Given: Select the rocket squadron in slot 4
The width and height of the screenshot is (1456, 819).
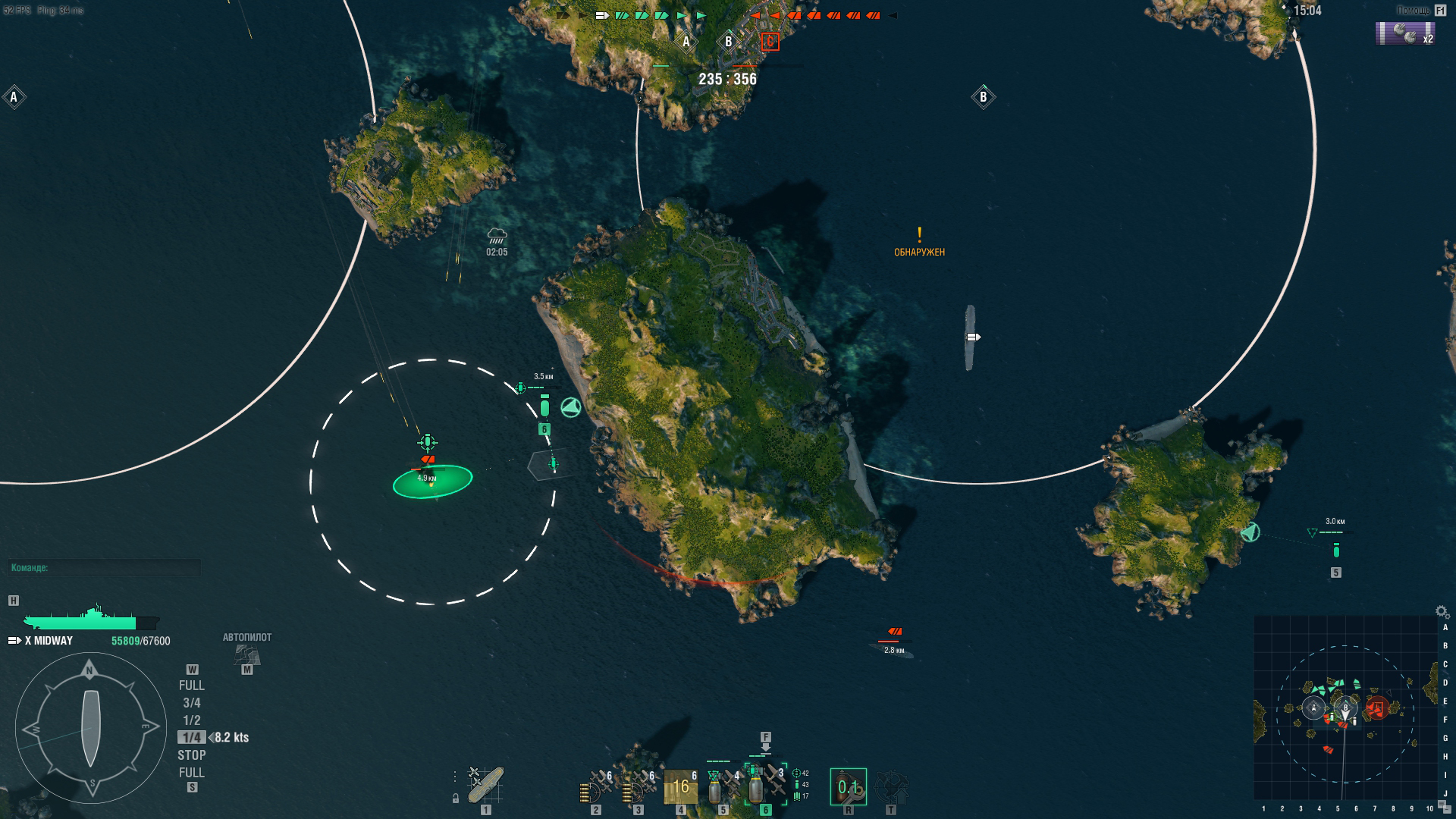Looking at the screenshot, I should coord(680,787).
